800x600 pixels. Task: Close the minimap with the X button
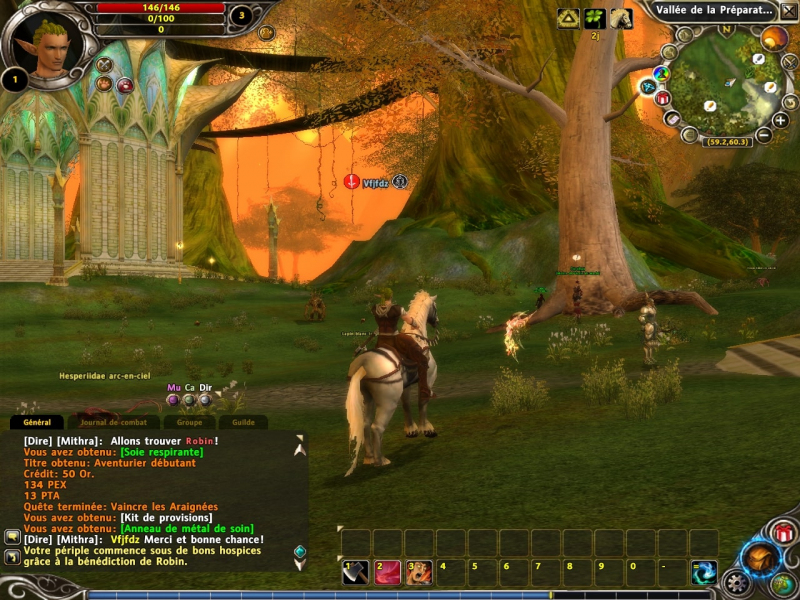(789, 11)
